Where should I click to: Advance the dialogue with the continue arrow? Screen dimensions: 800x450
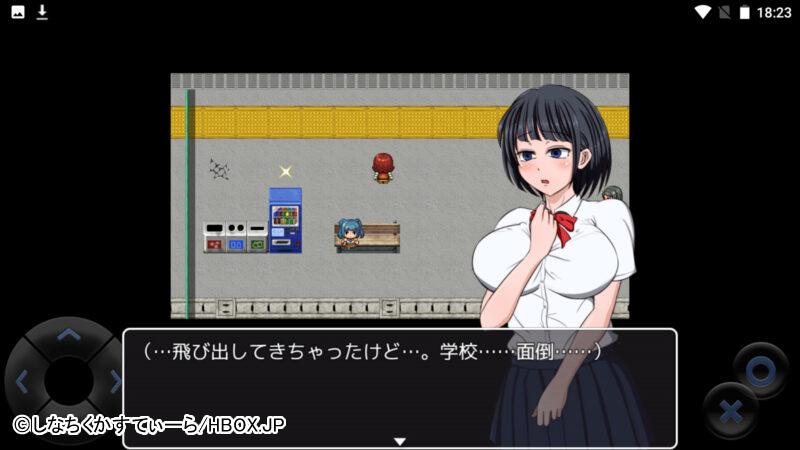[399, 441]
